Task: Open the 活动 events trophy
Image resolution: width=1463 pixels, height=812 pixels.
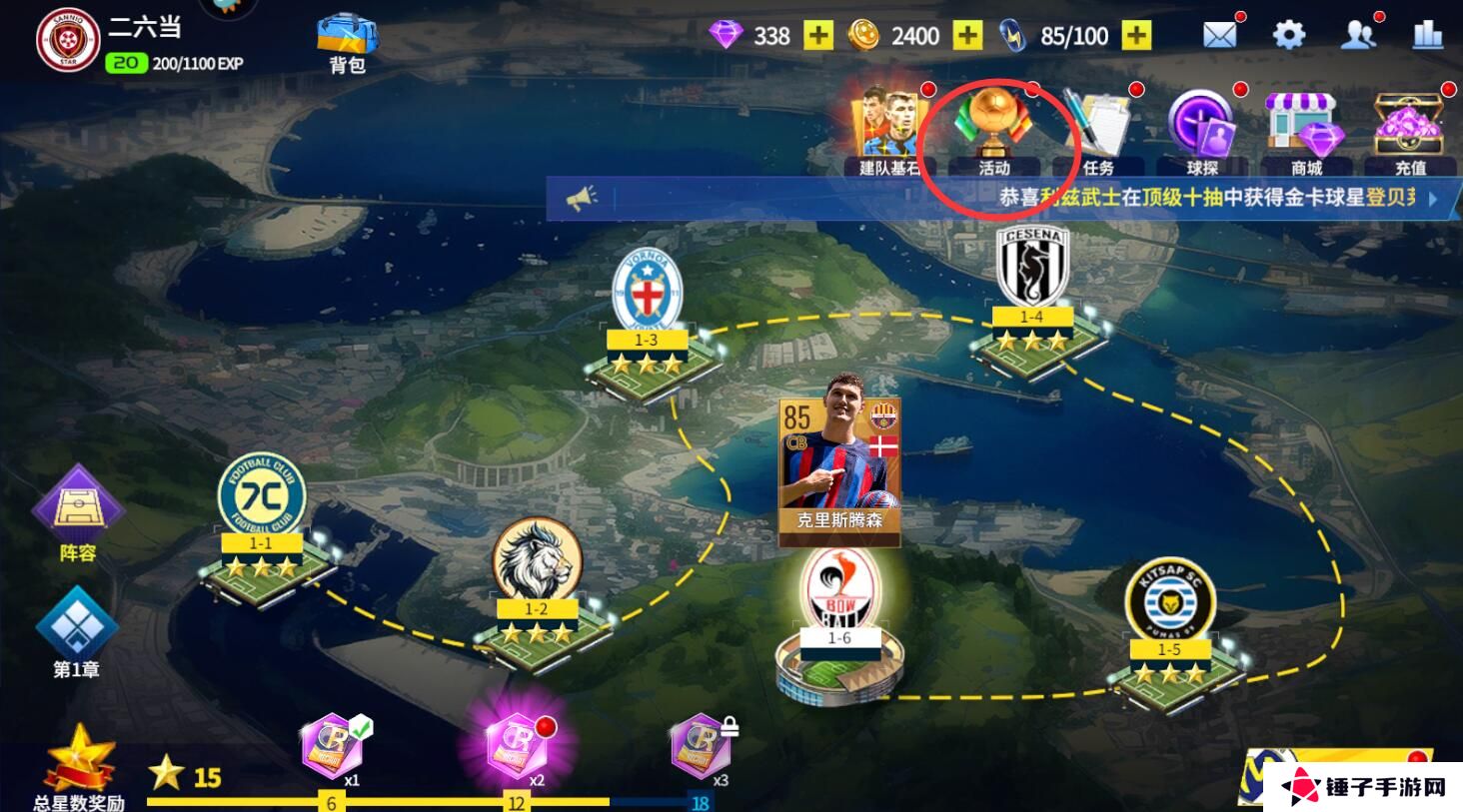Action: coord(993,130)
